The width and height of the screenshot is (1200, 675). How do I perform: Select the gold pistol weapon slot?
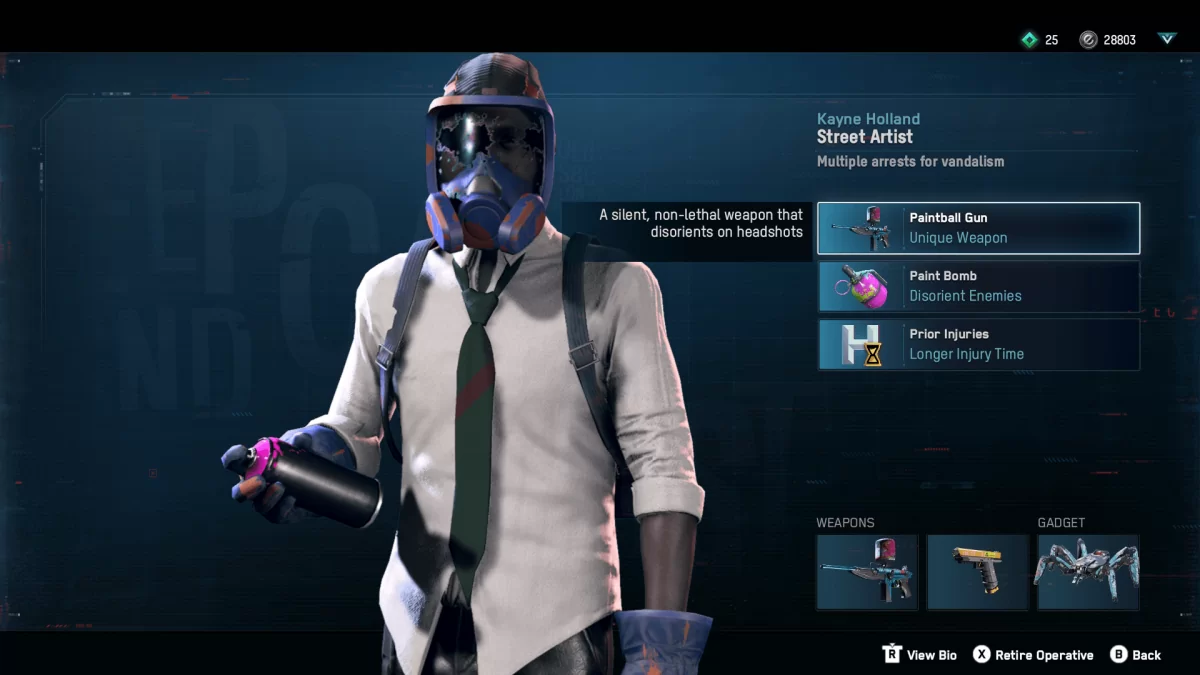click(x=977, y=572)
